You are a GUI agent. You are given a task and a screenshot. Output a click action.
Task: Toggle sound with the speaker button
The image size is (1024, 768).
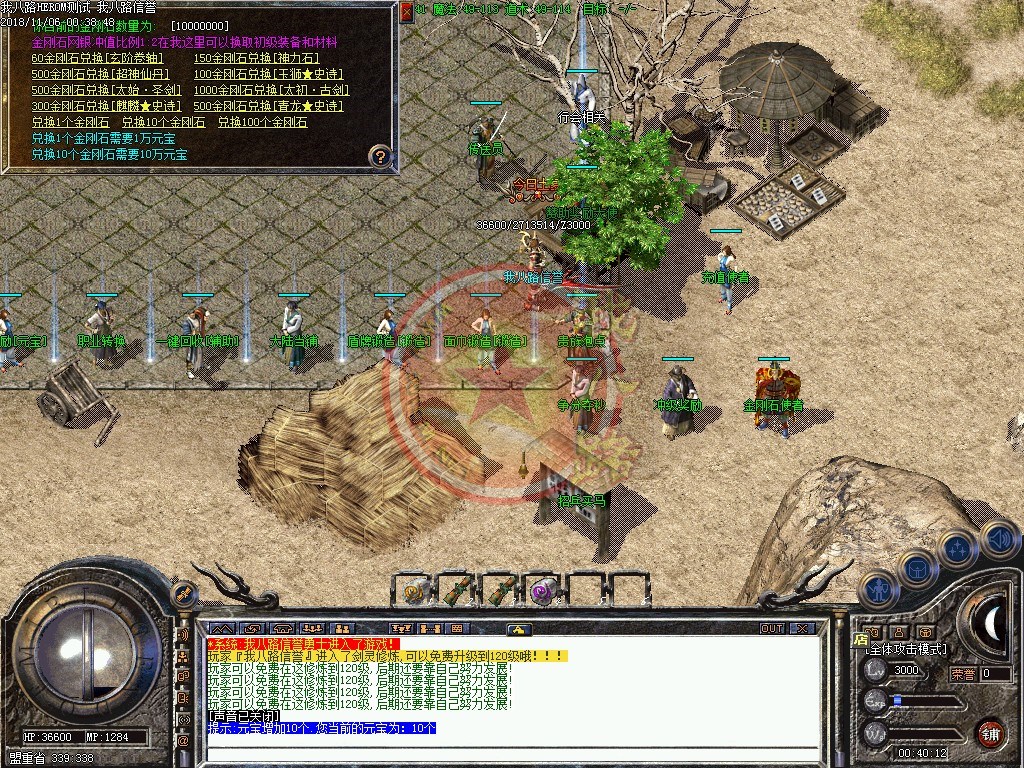pyautogui.click(x=998, y=539)
